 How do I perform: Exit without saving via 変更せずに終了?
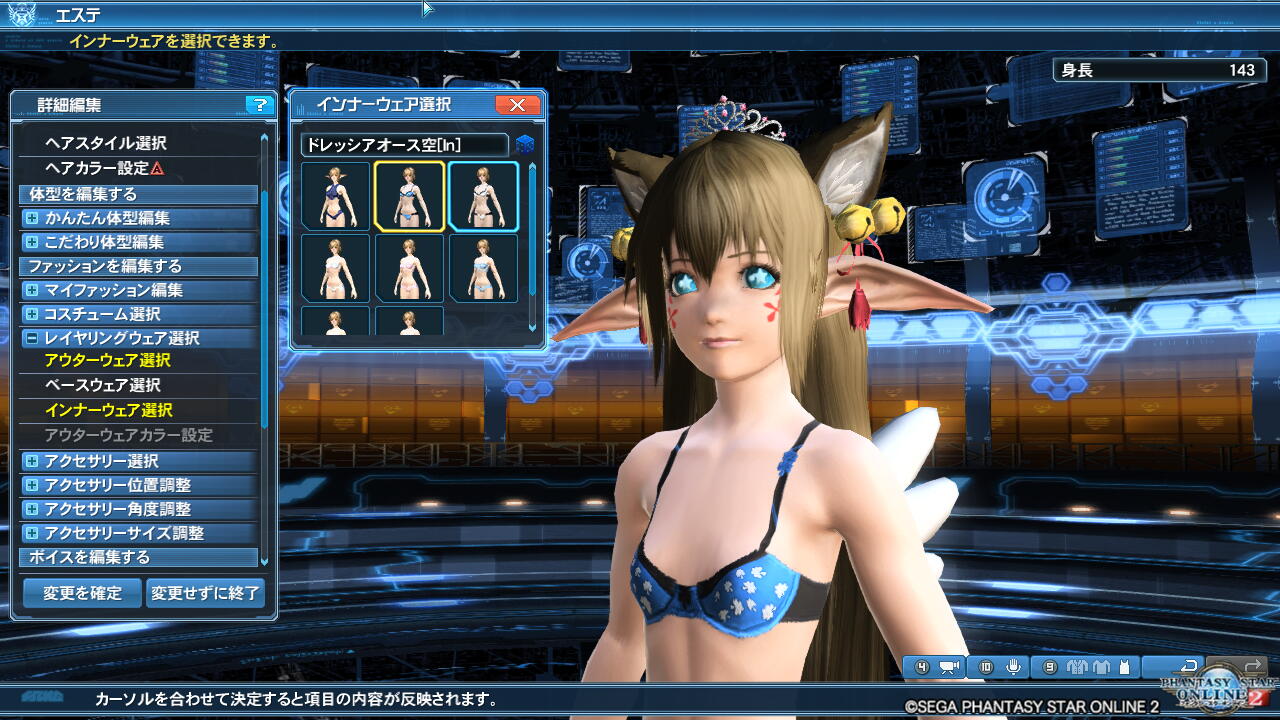pyautogui.click(x=206, y=593)
